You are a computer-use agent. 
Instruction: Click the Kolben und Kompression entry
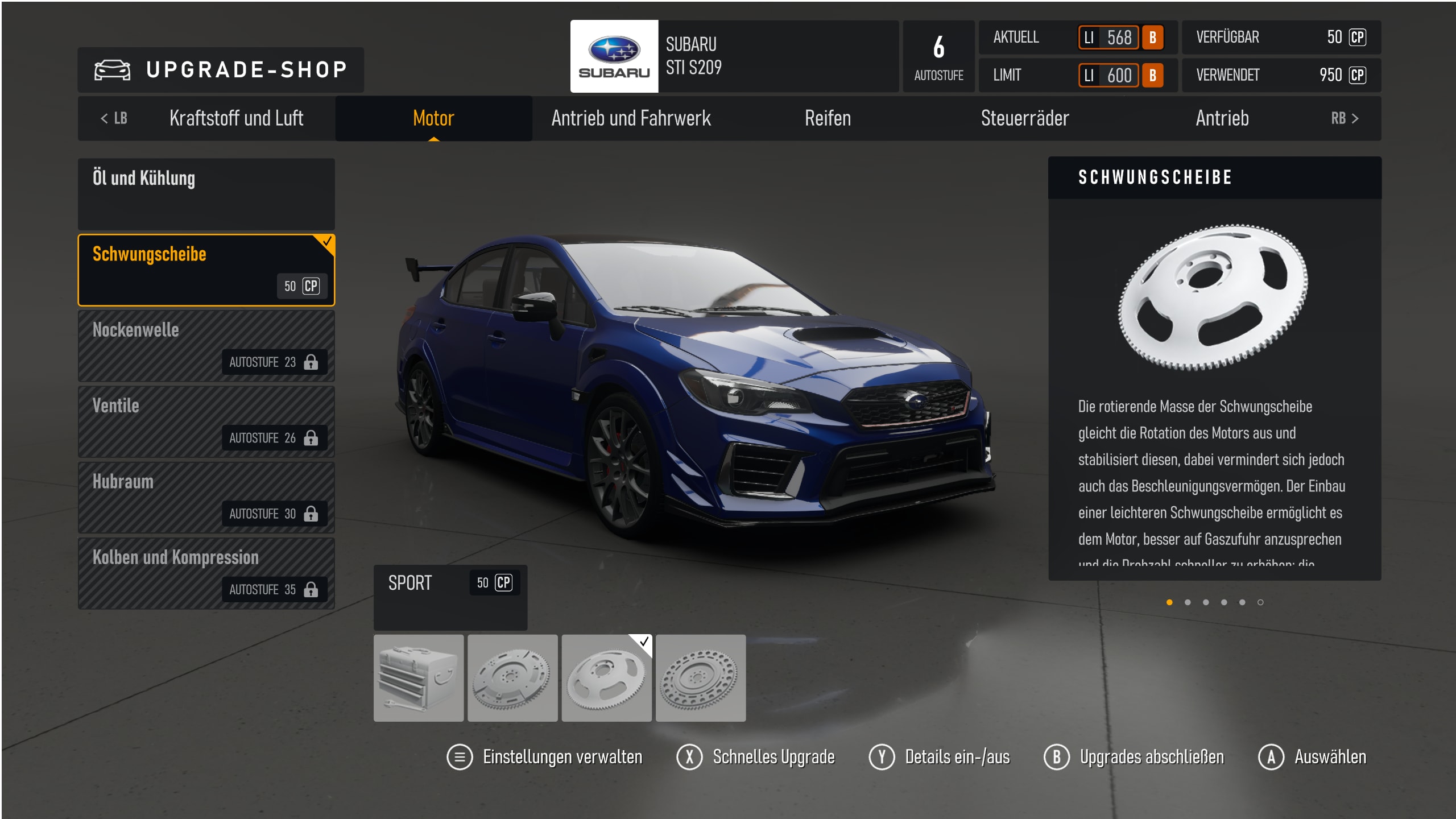click(206, 573)
